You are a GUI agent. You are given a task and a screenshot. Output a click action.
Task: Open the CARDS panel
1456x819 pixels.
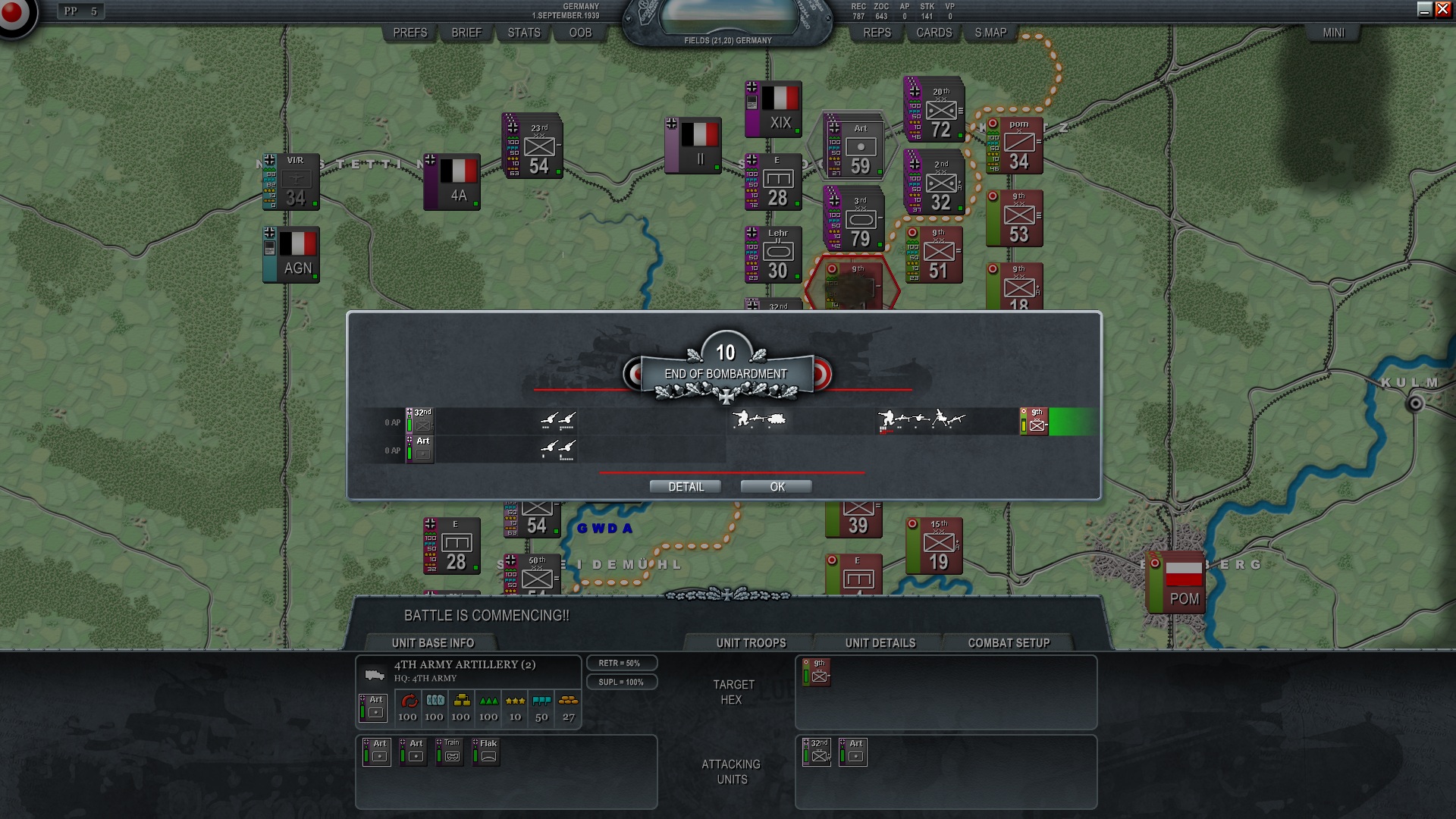tap(933, 33)
